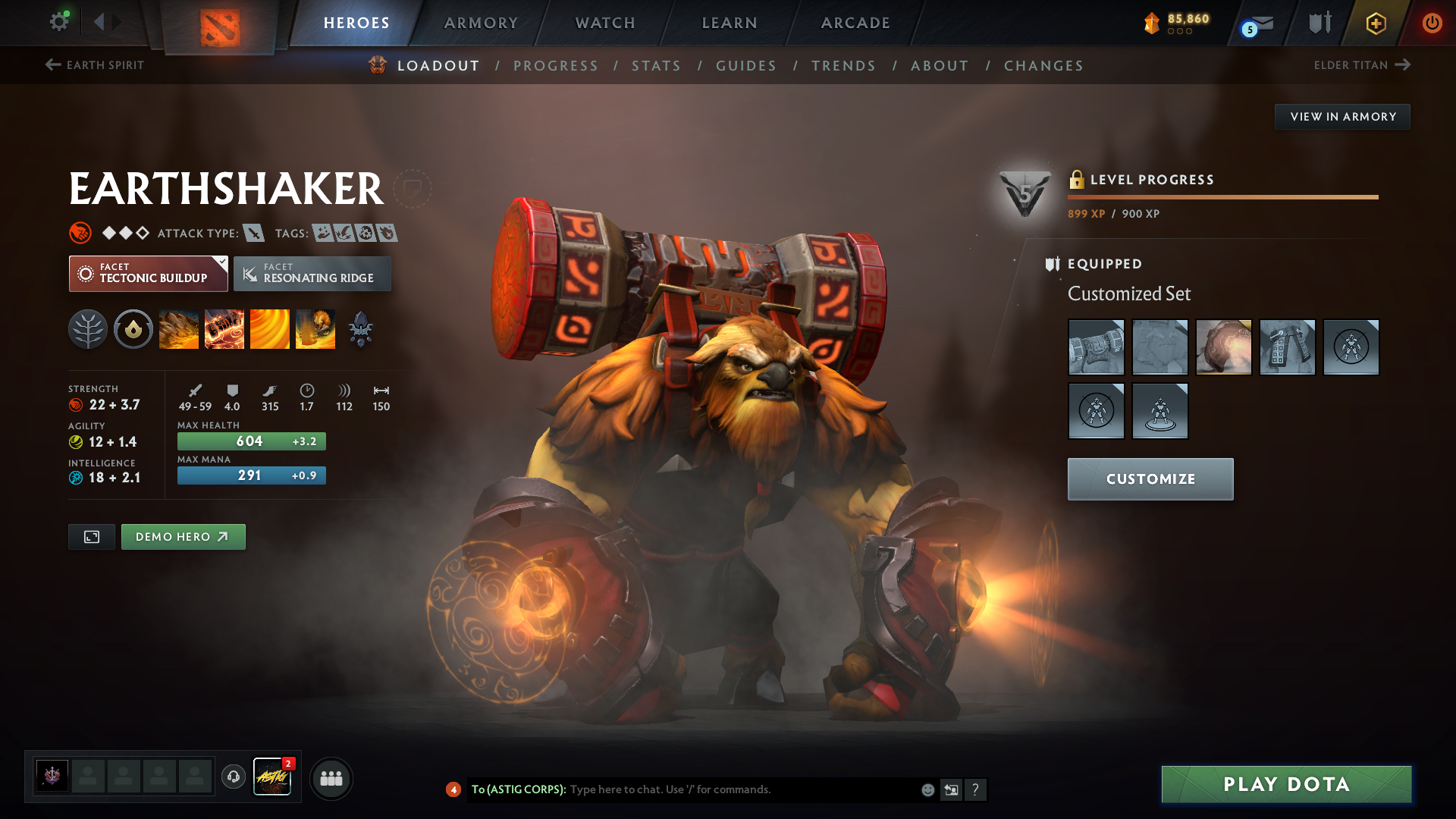Image resolution: width=1456 pixels, height=819 pixels.
Task: Choose the Tectonic Buildup facet
Action: 148,274
